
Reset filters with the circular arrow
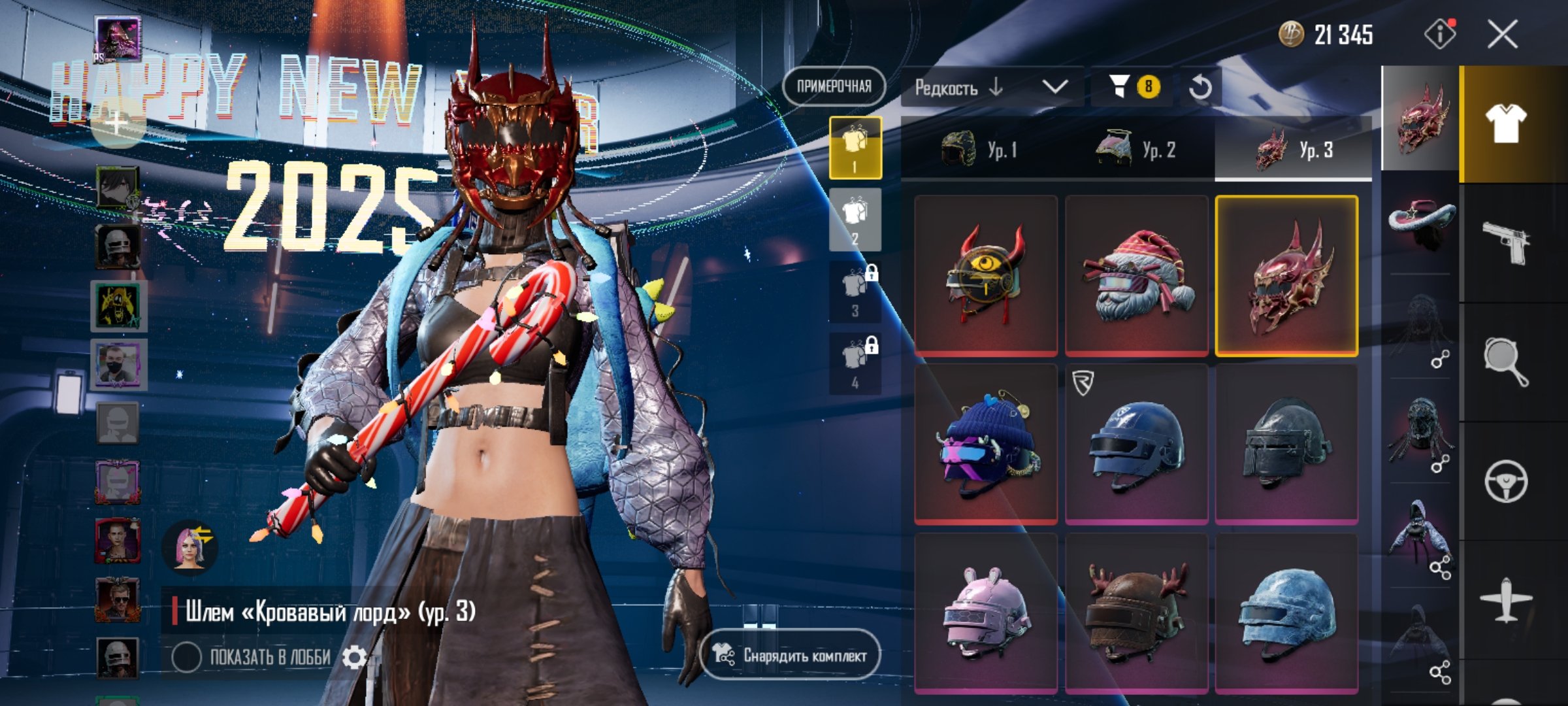(x=1200, y=87)
